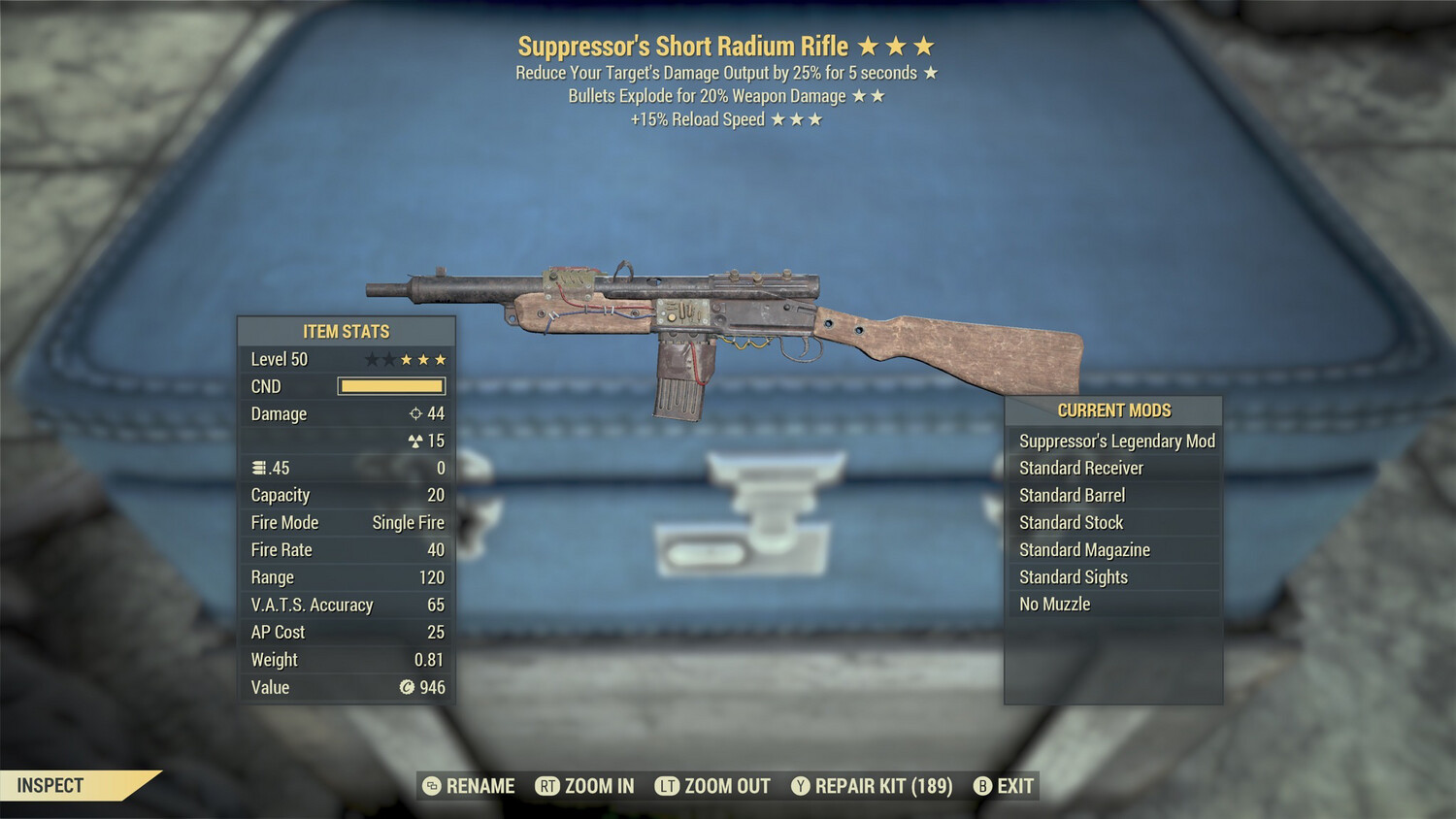The image size is (1456, 819).
Task: Select the CURRENT MODS panel header
Action: coord(1112,409)
